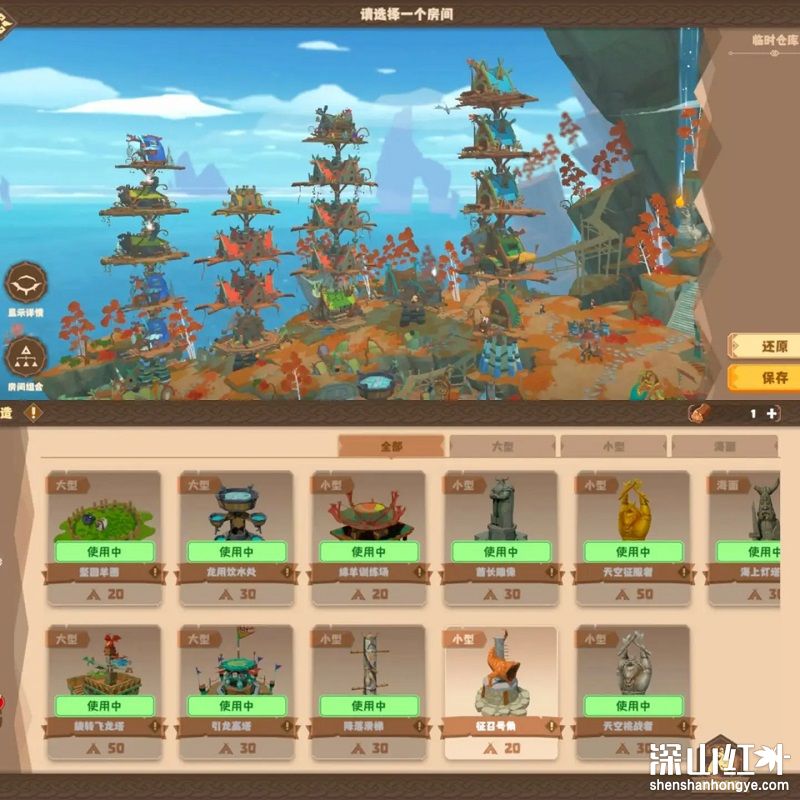
Task: Click the 还原 (Restore) button
Action: (x=768, y=346)
